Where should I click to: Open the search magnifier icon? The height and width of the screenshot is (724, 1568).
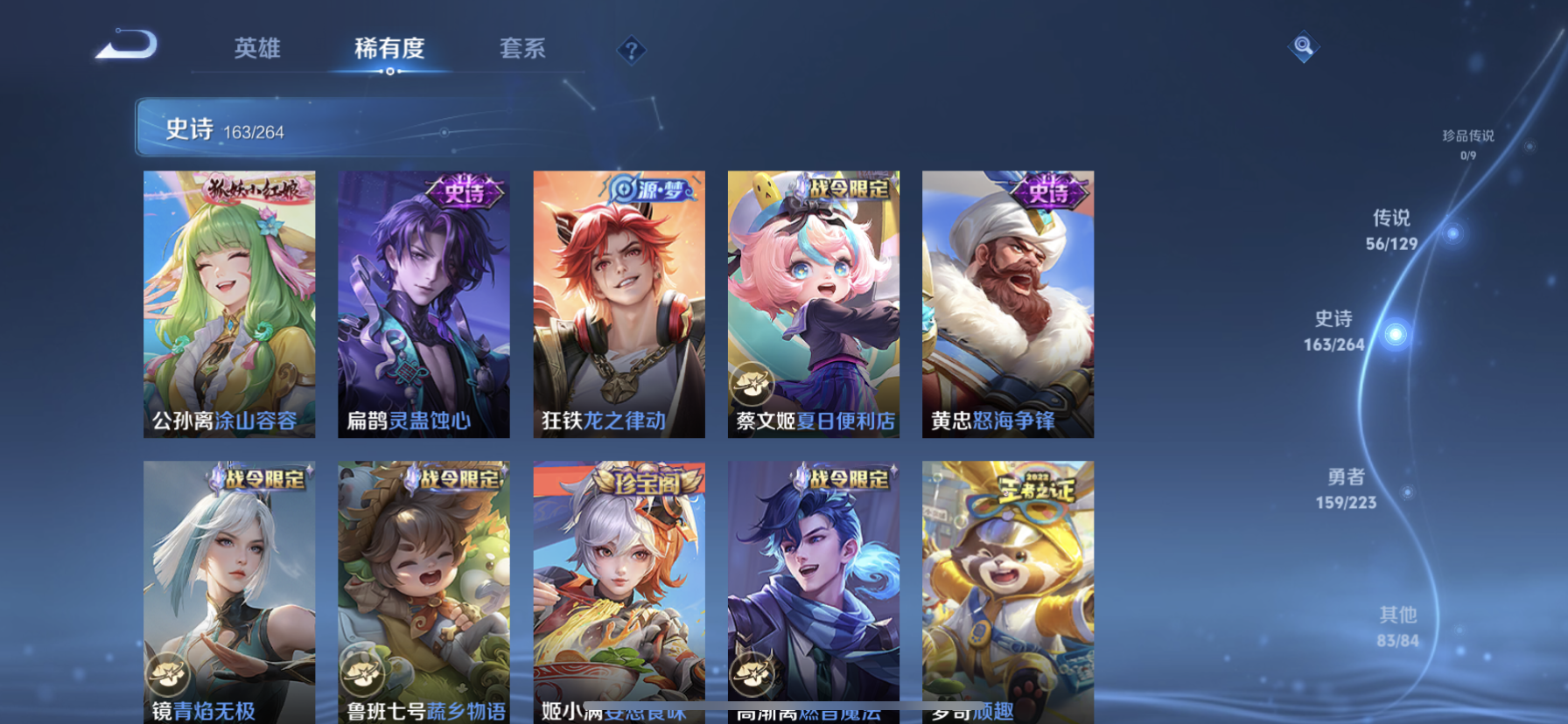coord(1304,45)
